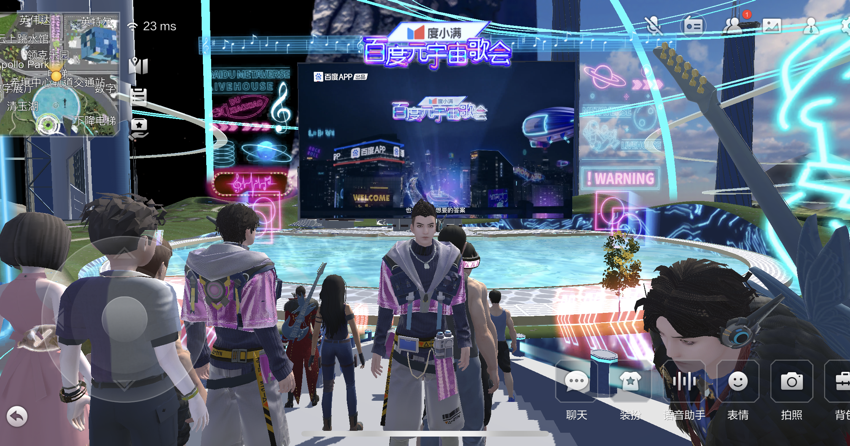Open the map navigation icon beside the minimap
The image size is (850, 446).
click(x=139, y=66)
